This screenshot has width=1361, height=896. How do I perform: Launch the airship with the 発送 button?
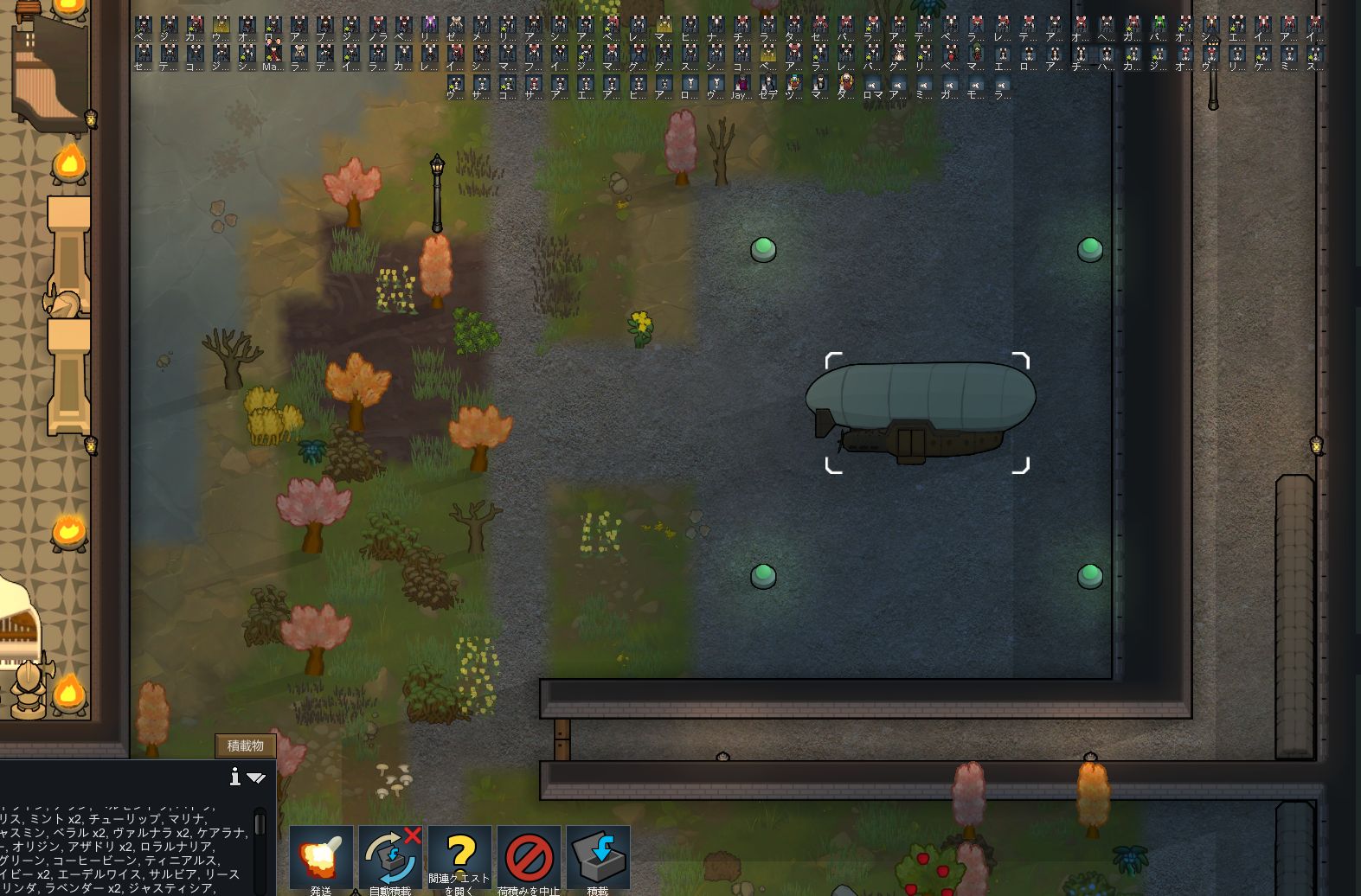tap(321, 856)
